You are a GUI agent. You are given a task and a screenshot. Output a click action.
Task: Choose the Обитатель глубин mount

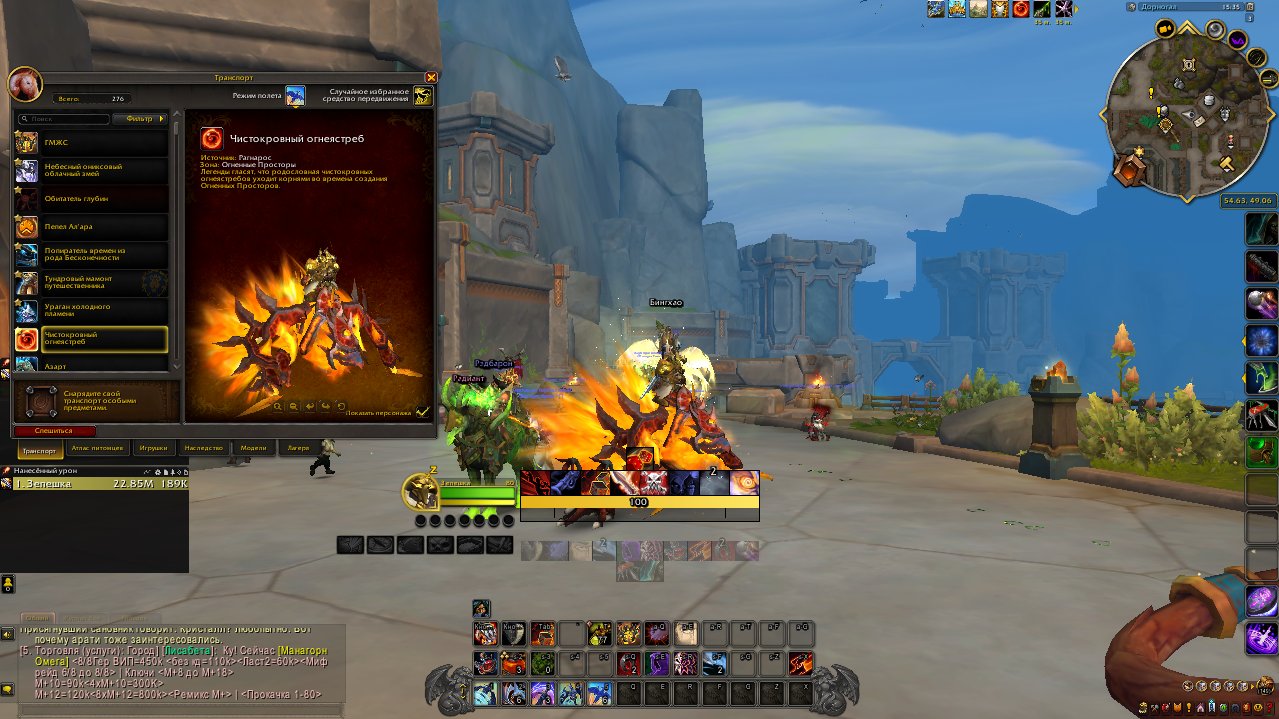point(91,199)
